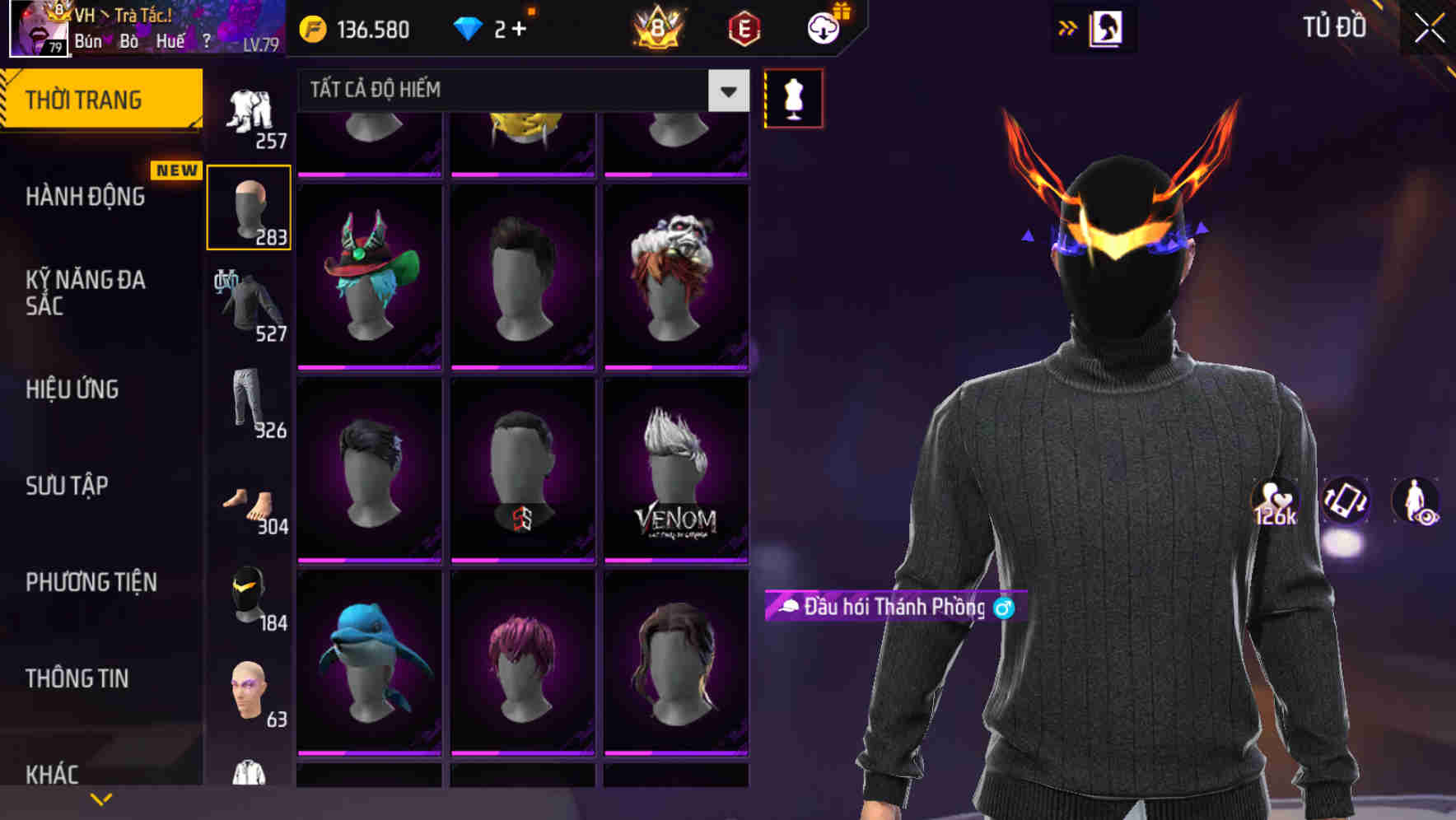This screenshot has height=820, width=1456.
Task: Toggle mannequin display next to rarity filter
Action: (793, 98)
